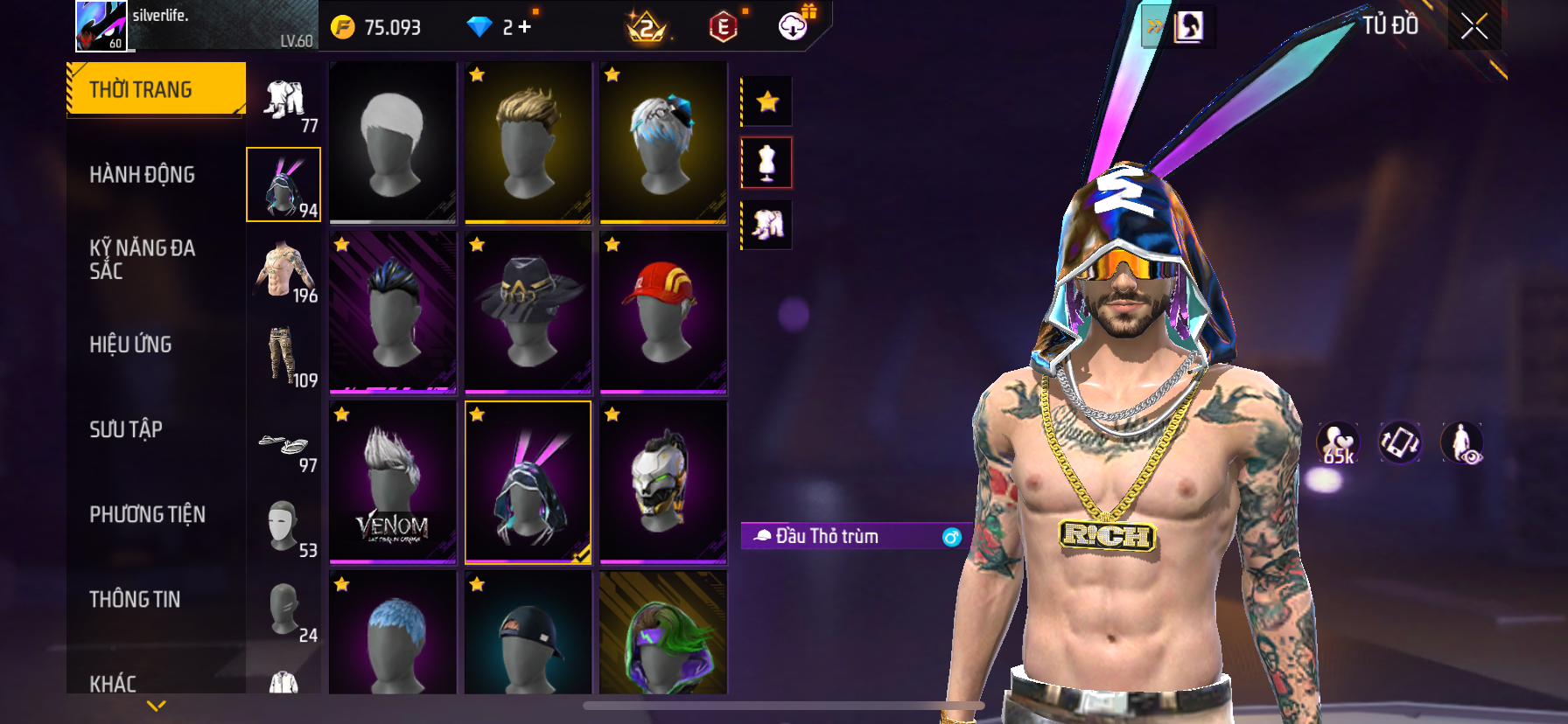This screenshot has width=1568, height=724.
Task: Toggle the character visibility eye icon
Action: 1461,442
